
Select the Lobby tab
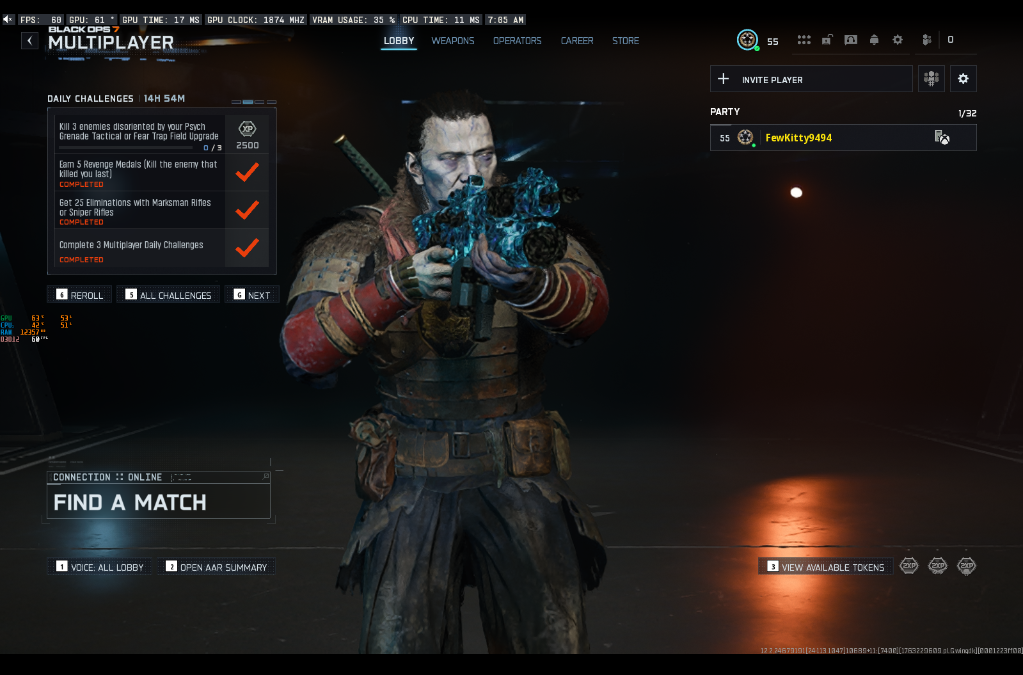pyautogui.click(x=399, y=41)
